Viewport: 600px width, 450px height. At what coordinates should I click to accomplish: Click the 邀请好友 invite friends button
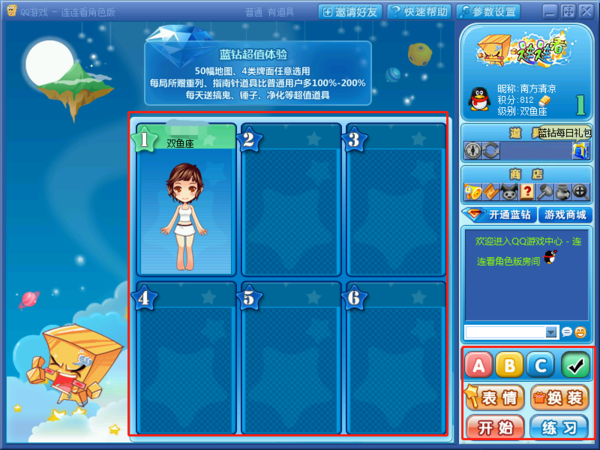(352, 12)
